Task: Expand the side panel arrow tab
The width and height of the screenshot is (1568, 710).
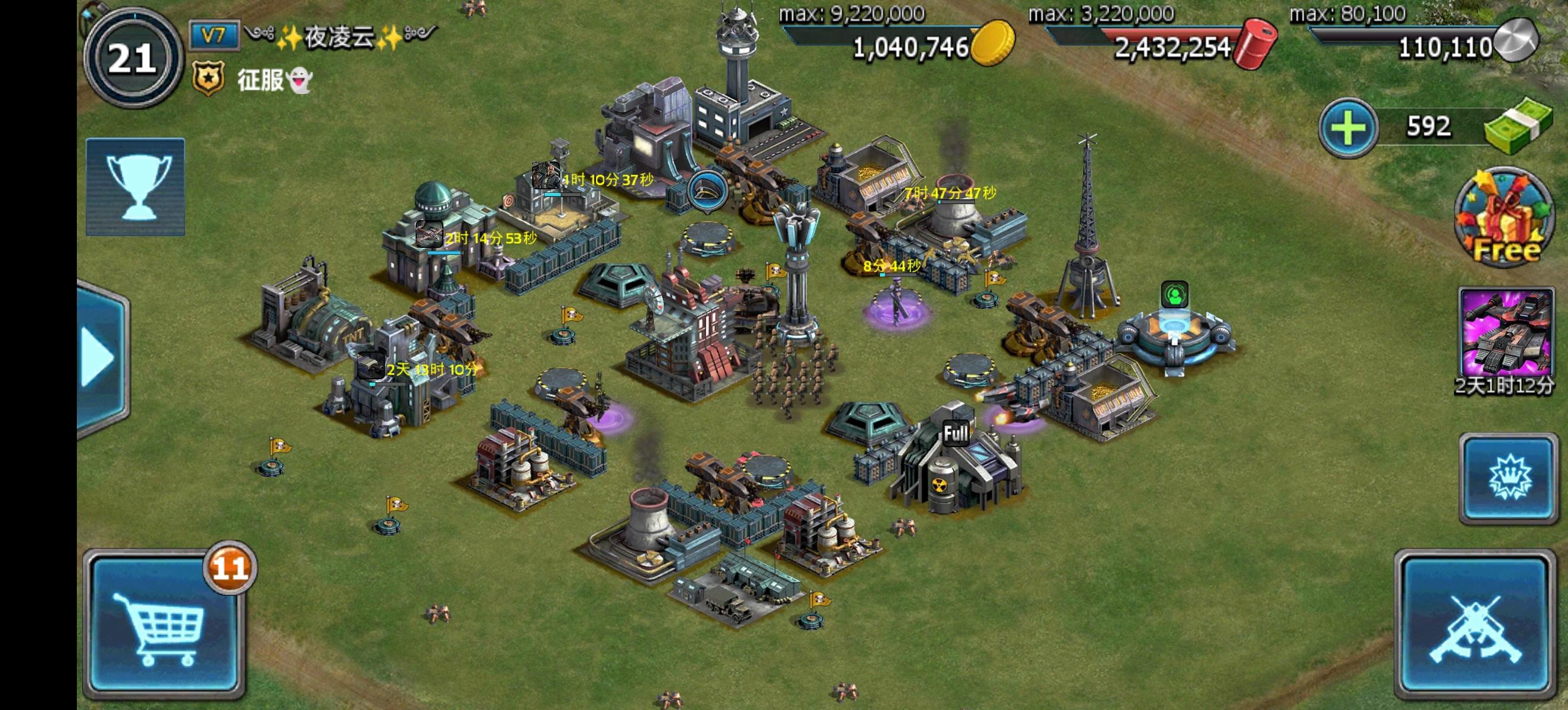Action: click(x=101, y=358)
